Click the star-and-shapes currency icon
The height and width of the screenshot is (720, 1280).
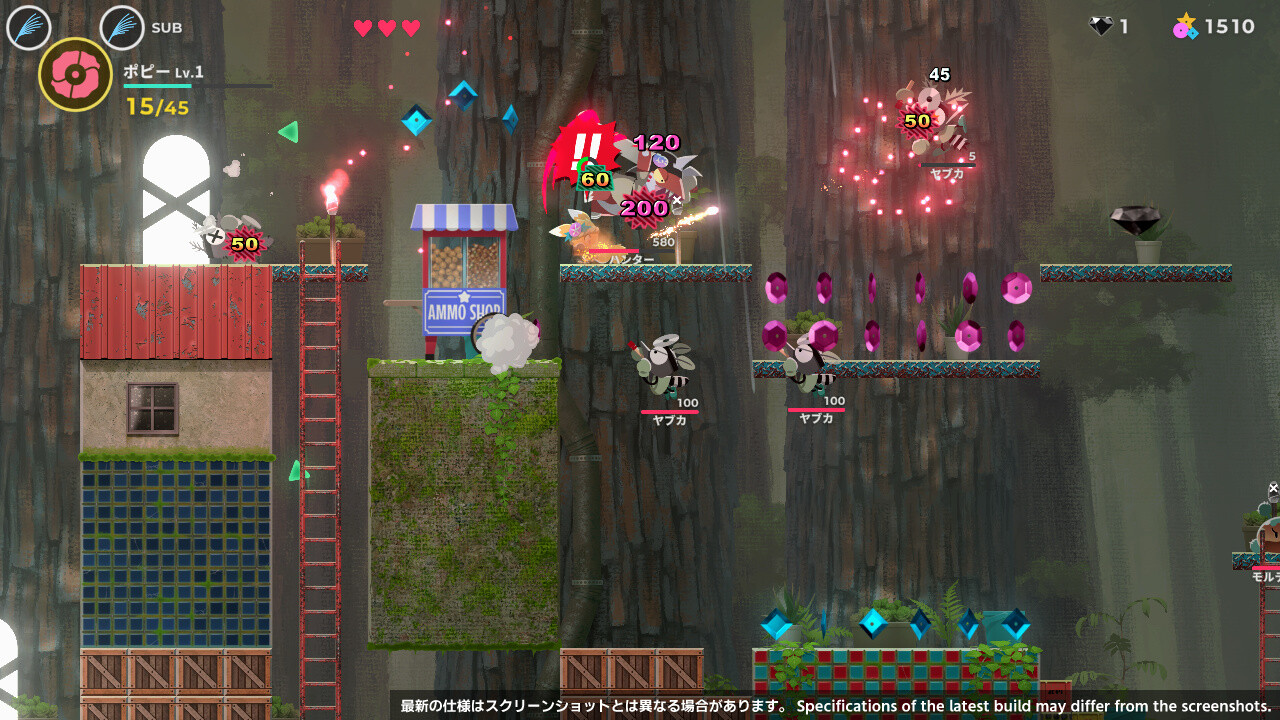point(1185,27)
